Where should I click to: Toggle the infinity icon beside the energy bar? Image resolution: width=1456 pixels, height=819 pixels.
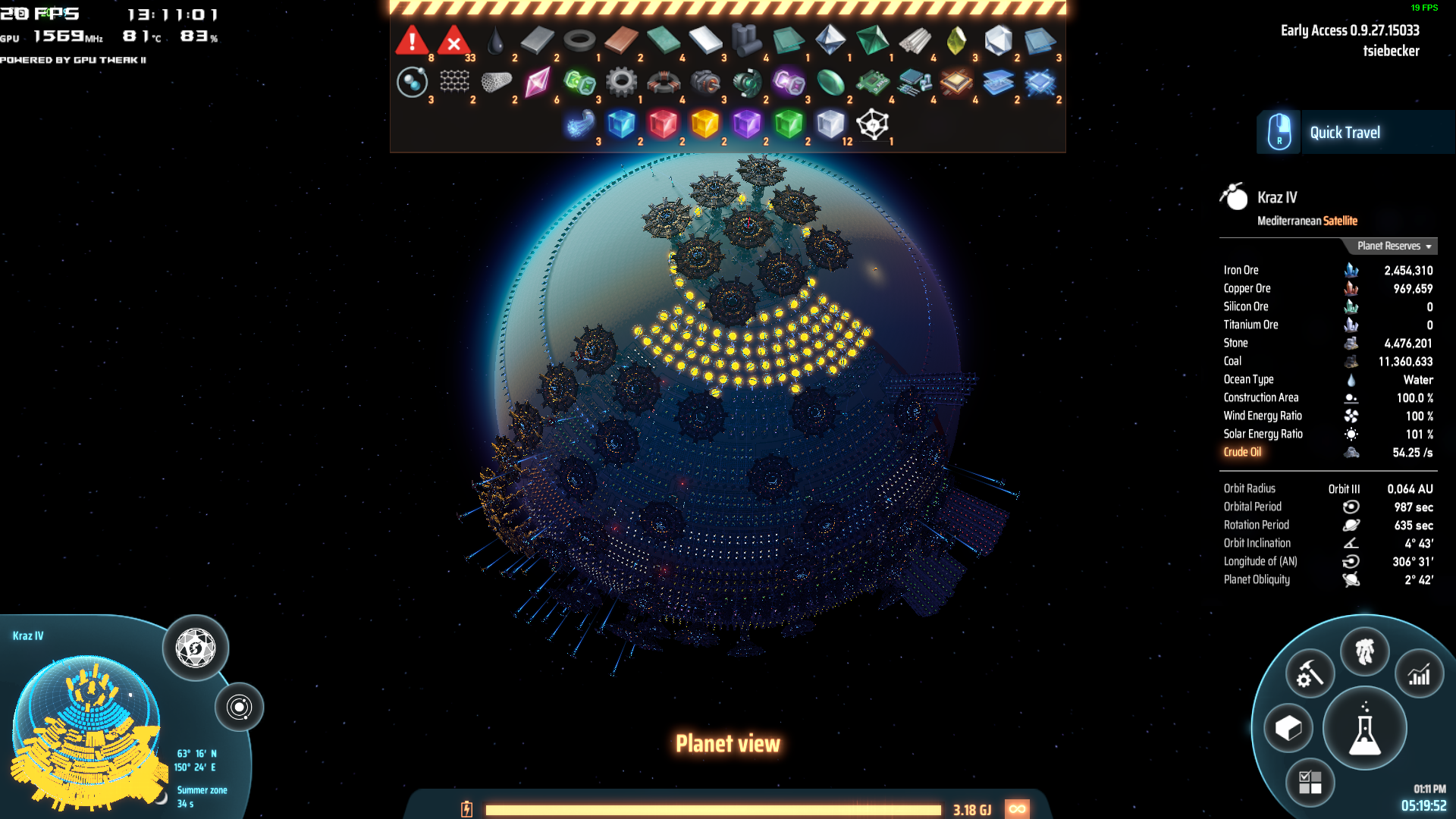[x=1018, y=809]
